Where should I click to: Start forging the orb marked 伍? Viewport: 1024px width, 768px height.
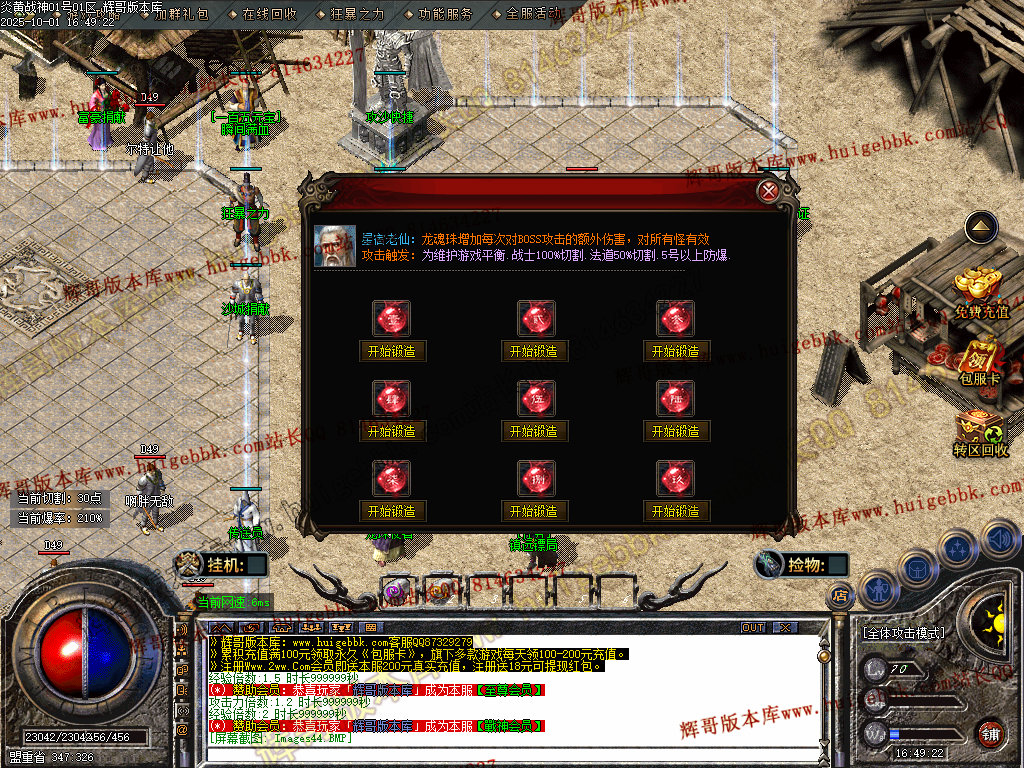(533, 431)
